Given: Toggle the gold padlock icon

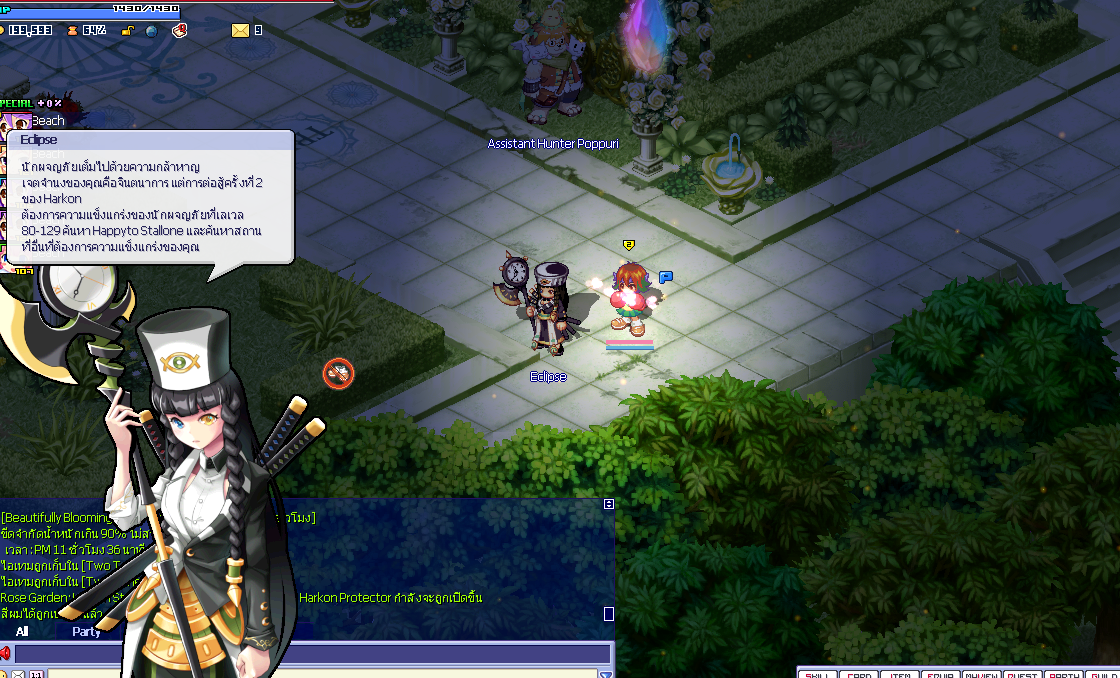Looking at the screenshot, I should 128,31.
